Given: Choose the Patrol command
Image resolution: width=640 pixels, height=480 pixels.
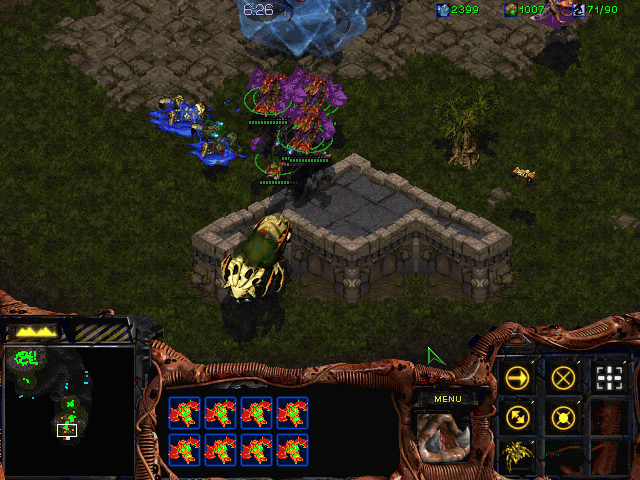Looking at the screenshot, I should point(517,416).
